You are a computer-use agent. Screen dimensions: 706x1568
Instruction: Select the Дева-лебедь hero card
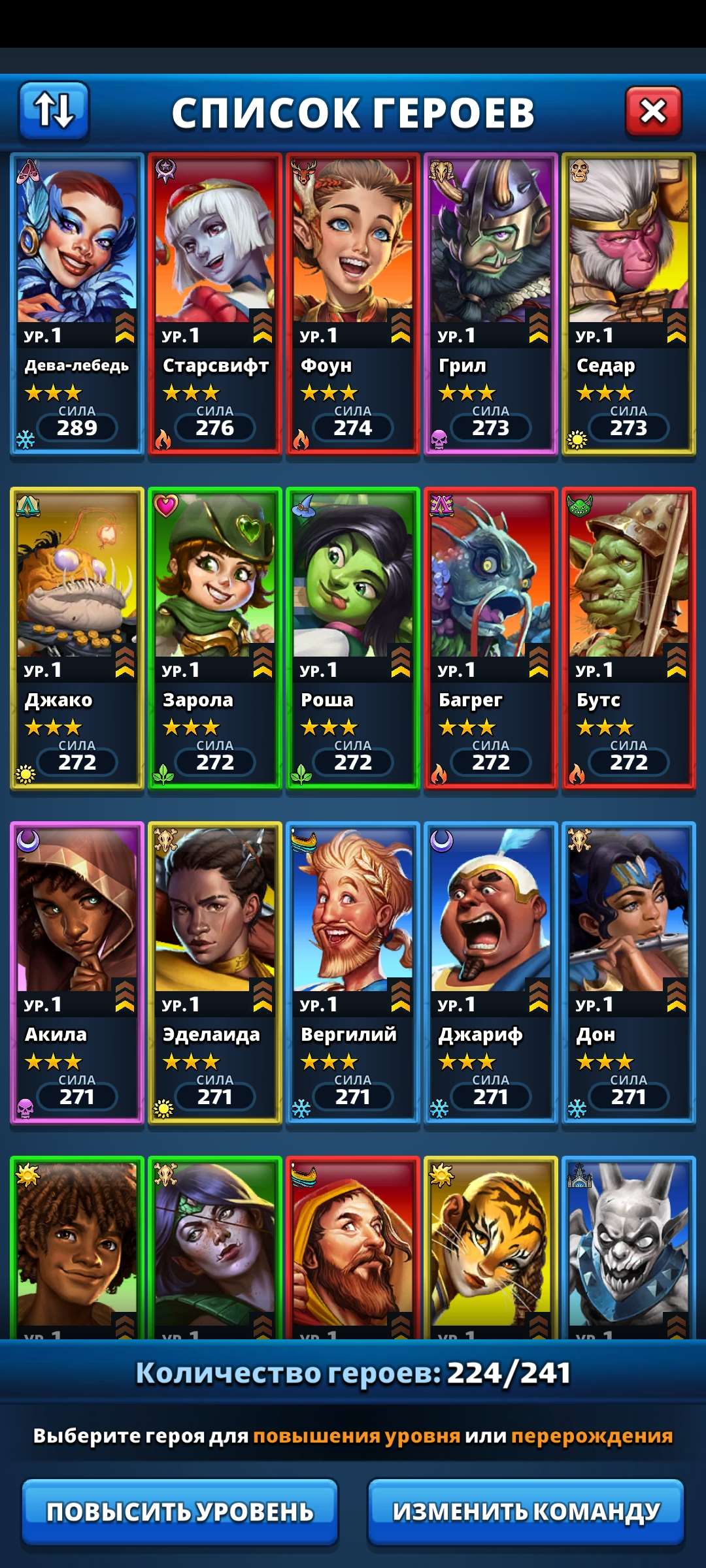tap(77, 304)
